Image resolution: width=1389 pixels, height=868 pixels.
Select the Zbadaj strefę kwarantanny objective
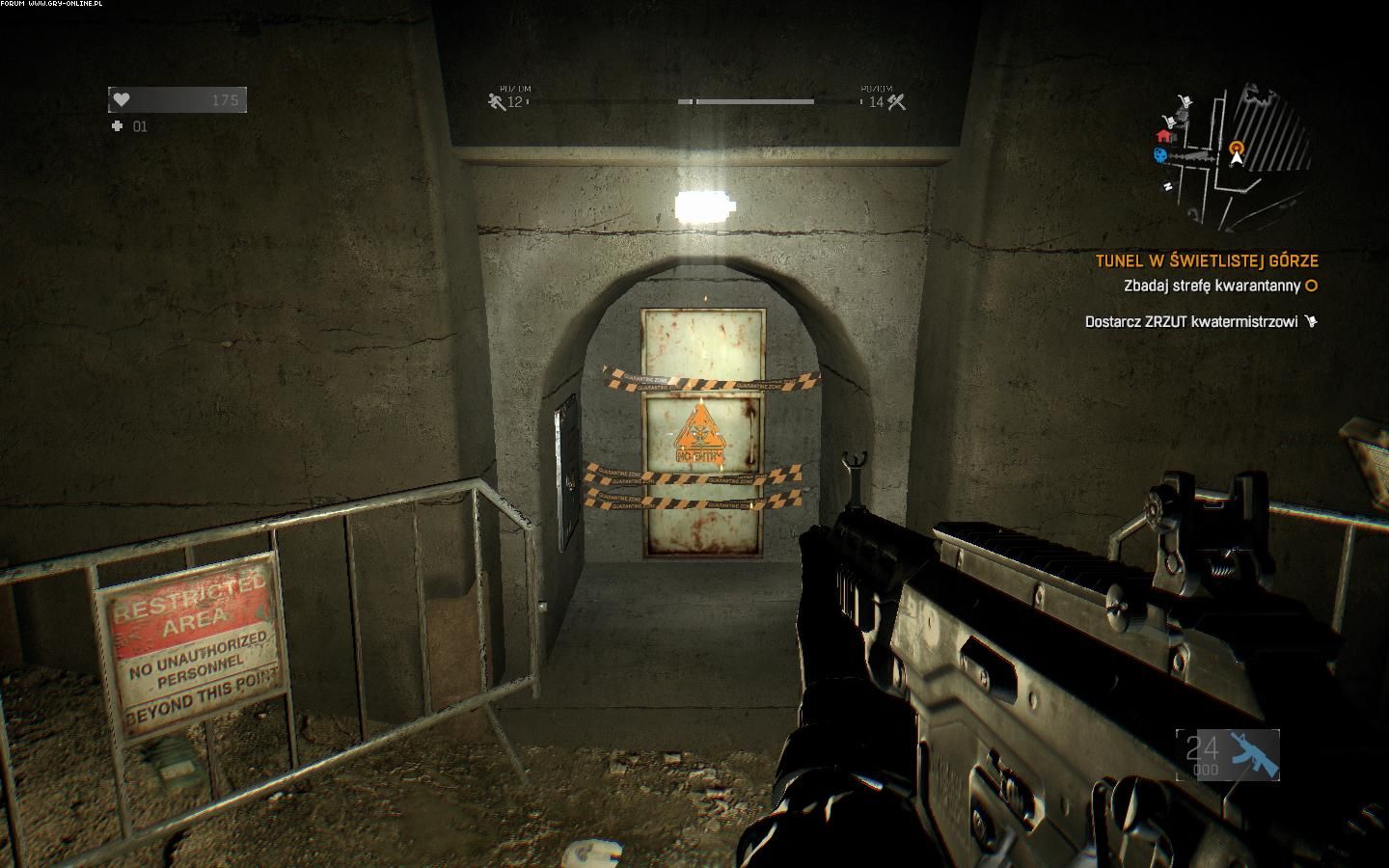click(x=1212, y=285)
